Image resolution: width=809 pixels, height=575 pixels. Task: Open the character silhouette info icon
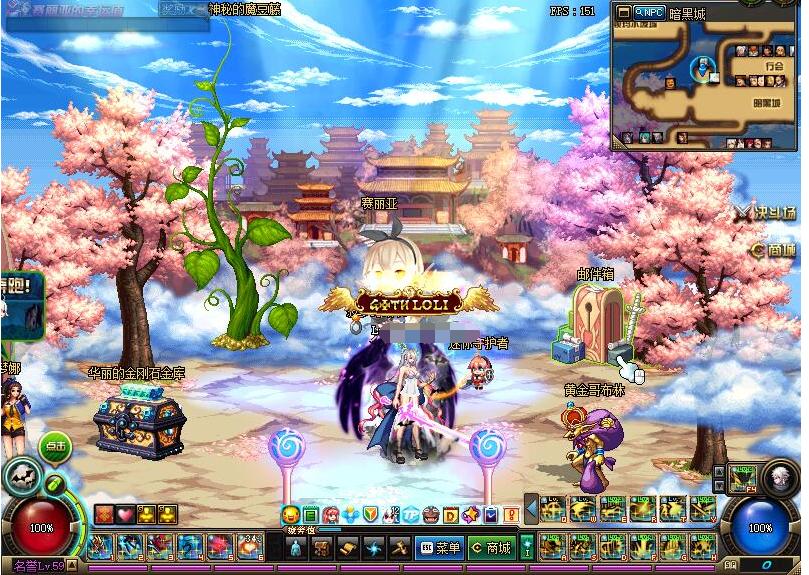click(295, 548)
